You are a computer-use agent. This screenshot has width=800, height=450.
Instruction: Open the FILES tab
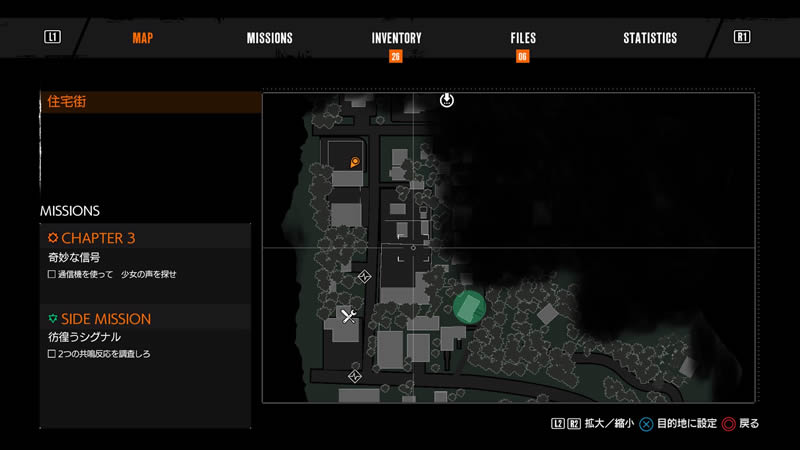(523, 38)
